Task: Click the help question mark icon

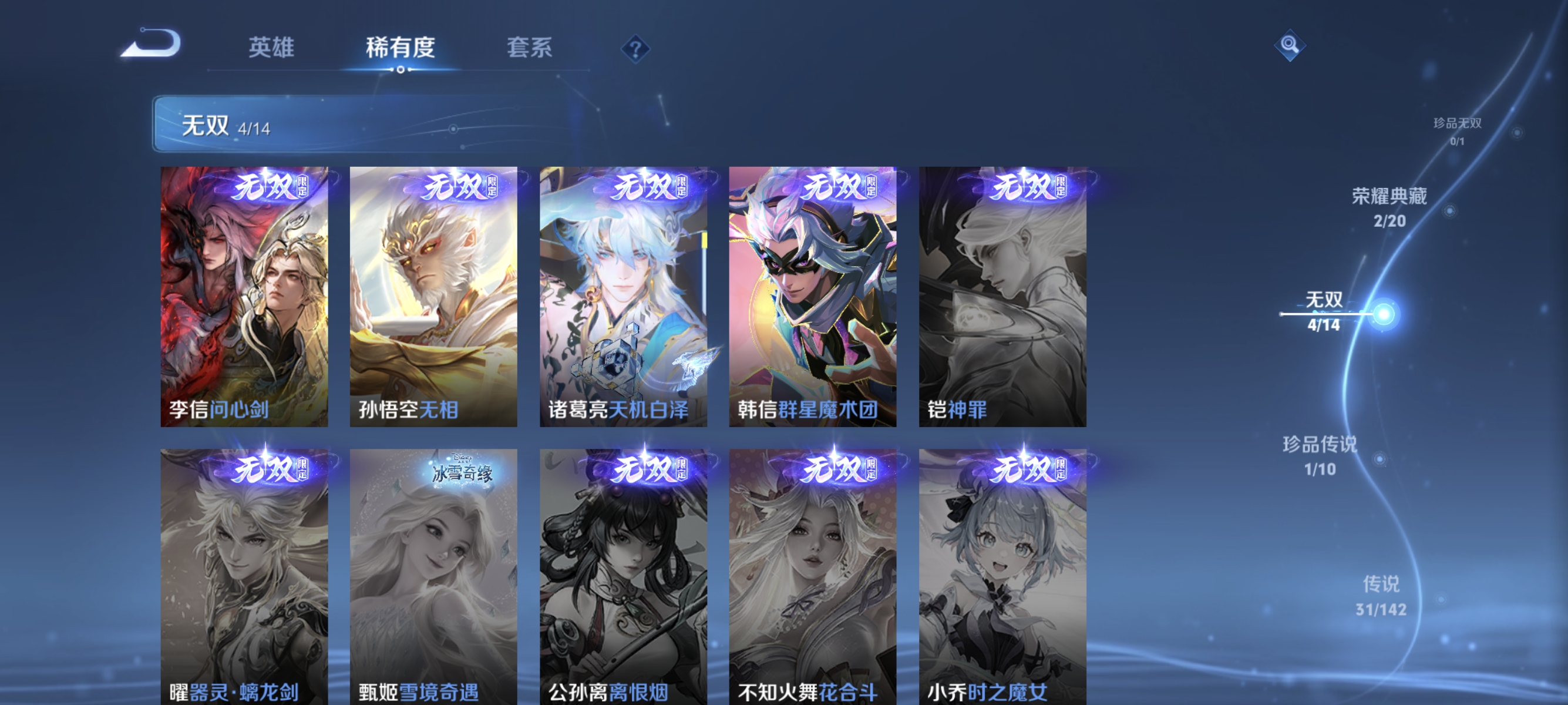Action: (635, 51)
